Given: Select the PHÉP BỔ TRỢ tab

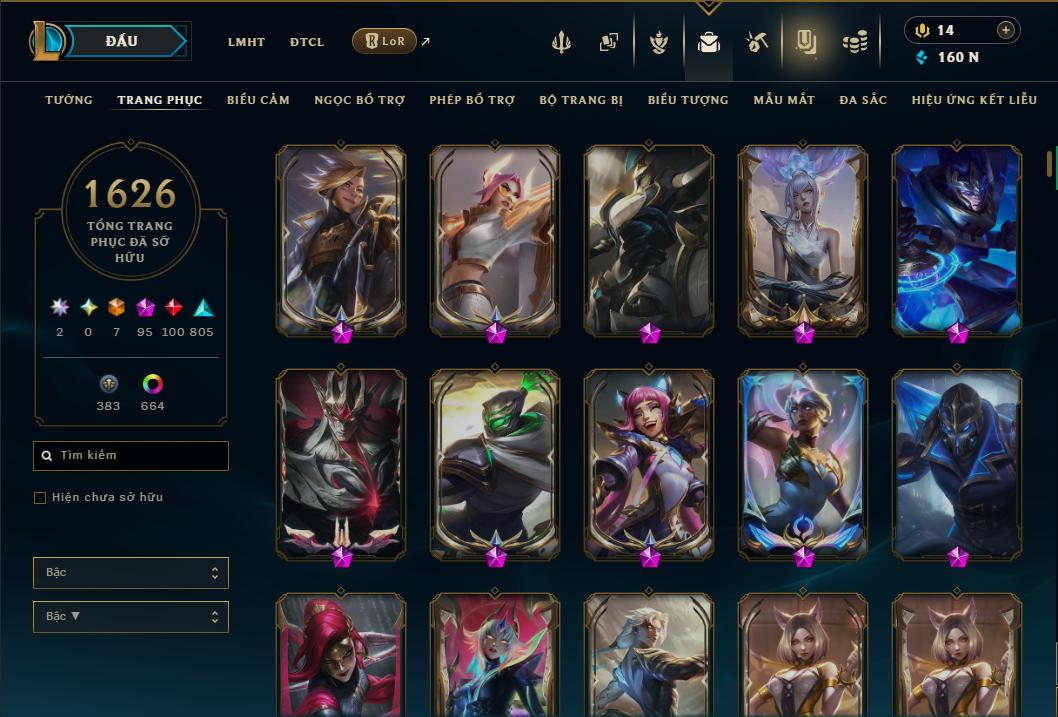Looking at the screenshot, I should click(472, 100).
